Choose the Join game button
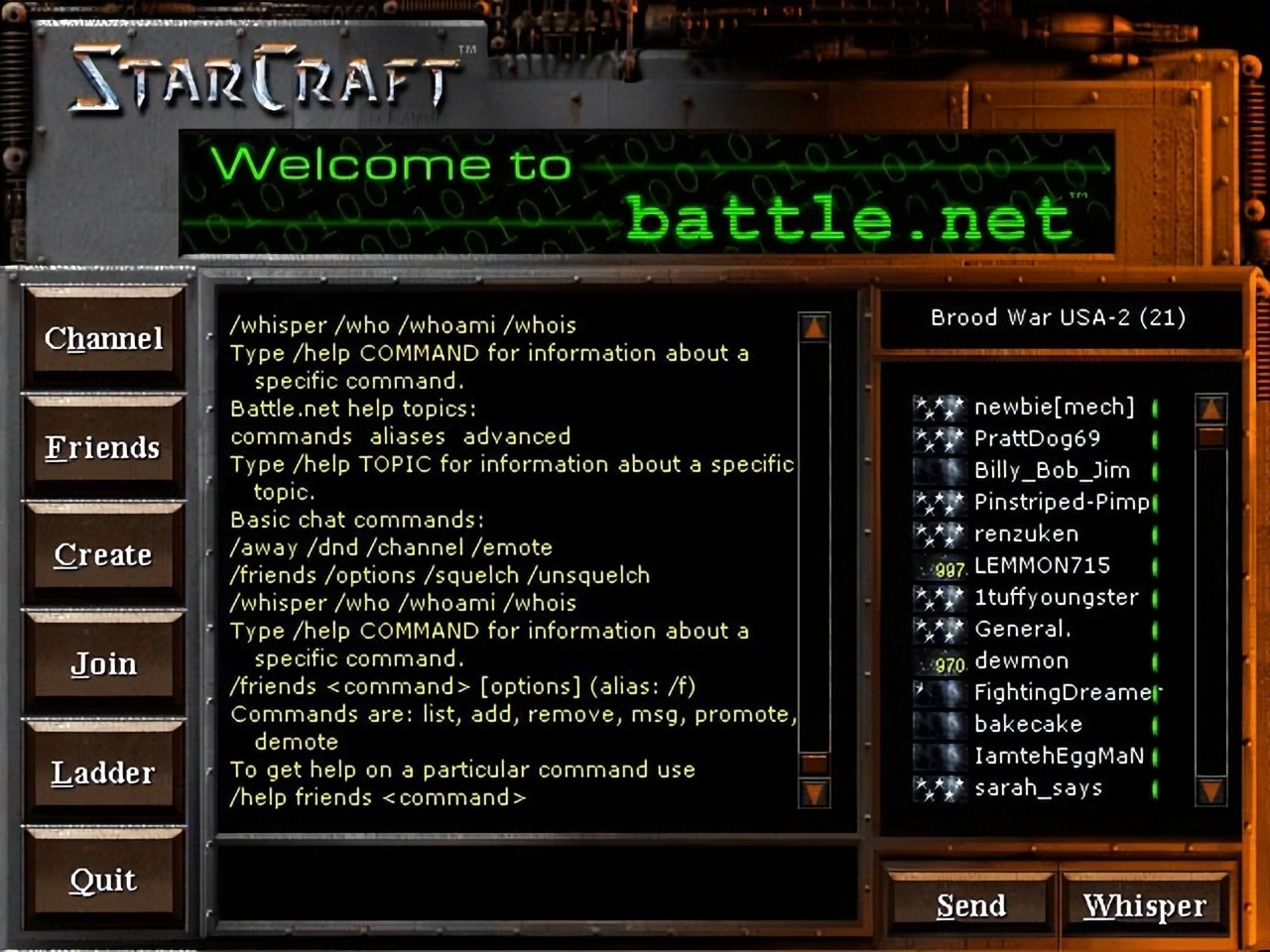The height and width of the screenshot is (952, 1270). coord(103,663)
